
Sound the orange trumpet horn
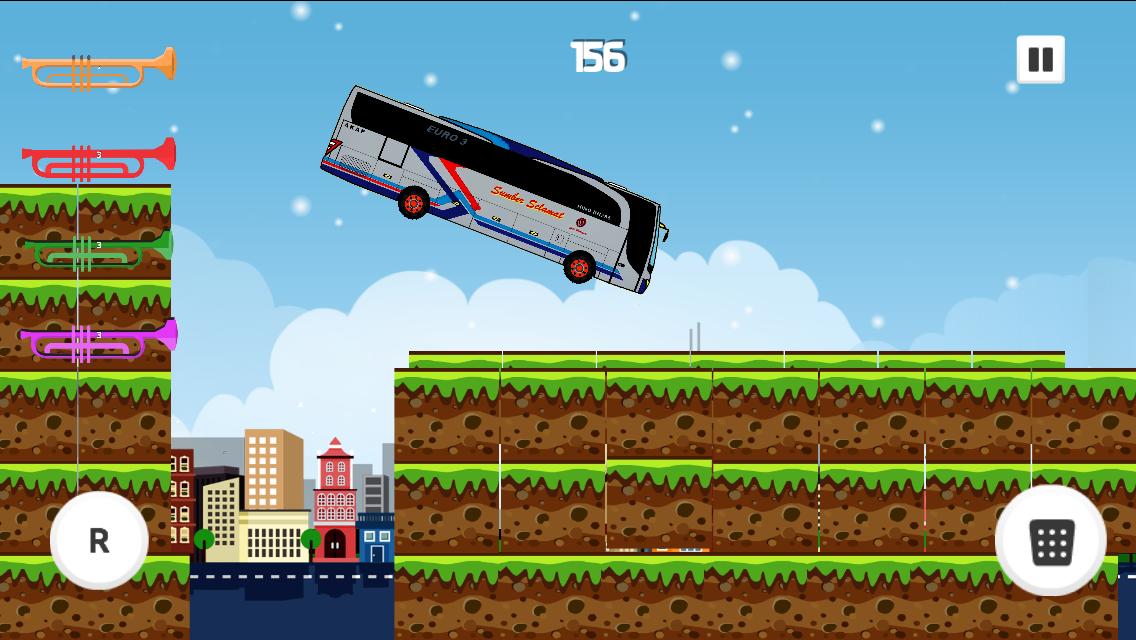tap(99, 68)
